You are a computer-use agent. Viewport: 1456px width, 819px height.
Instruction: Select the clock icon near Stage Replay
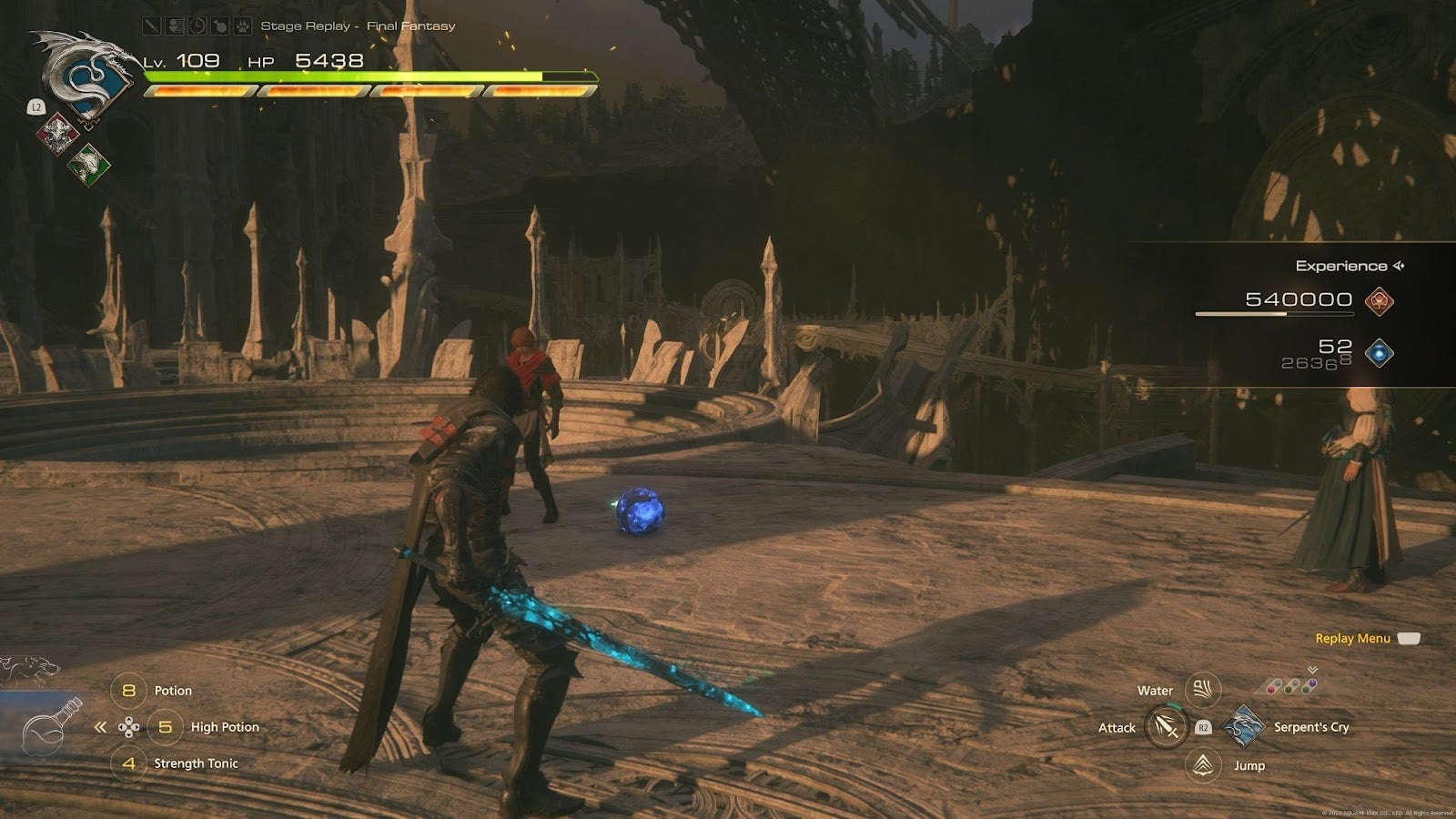(x=197, y=25)
